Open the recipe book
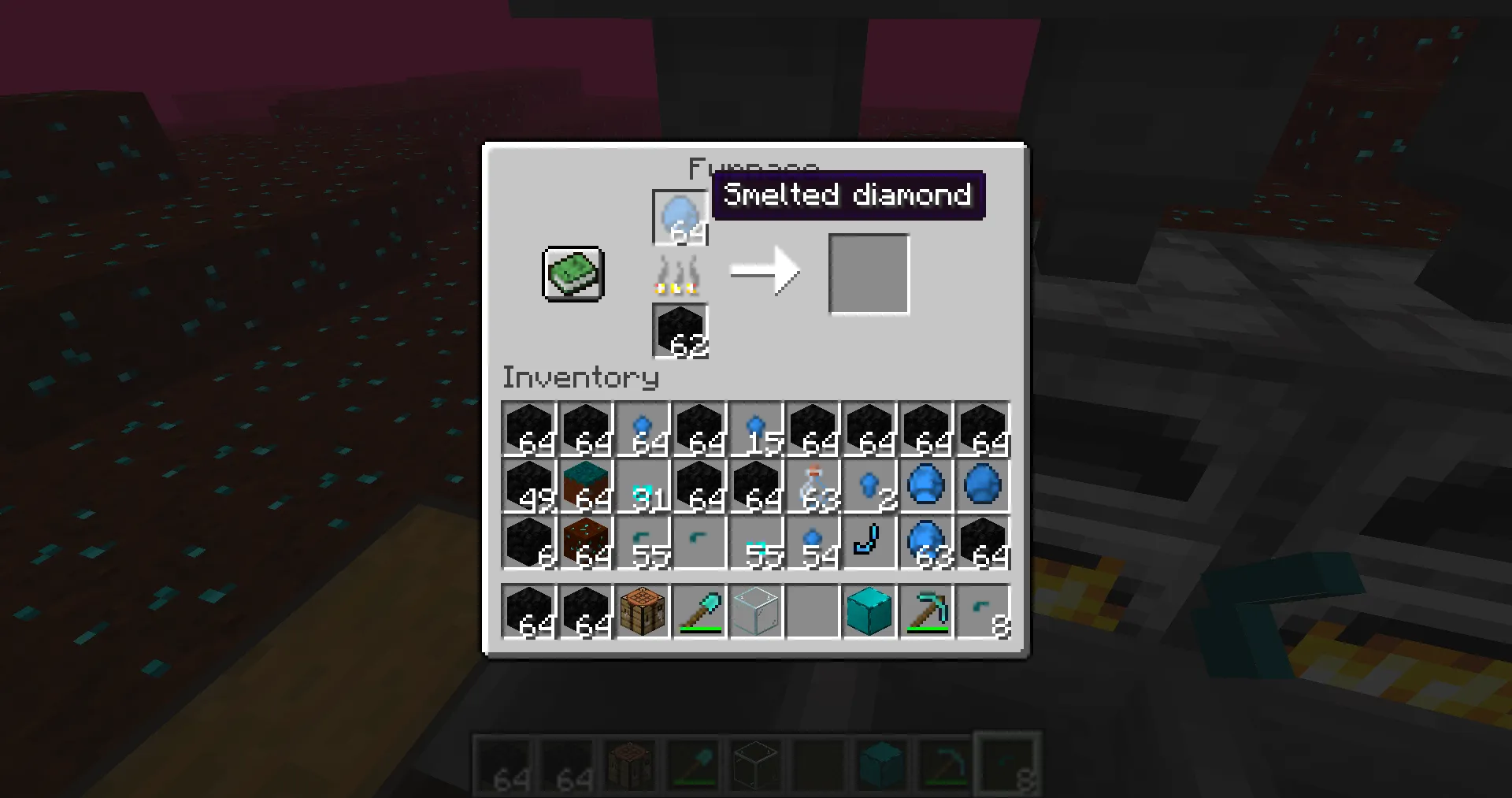 pos(572,274)
